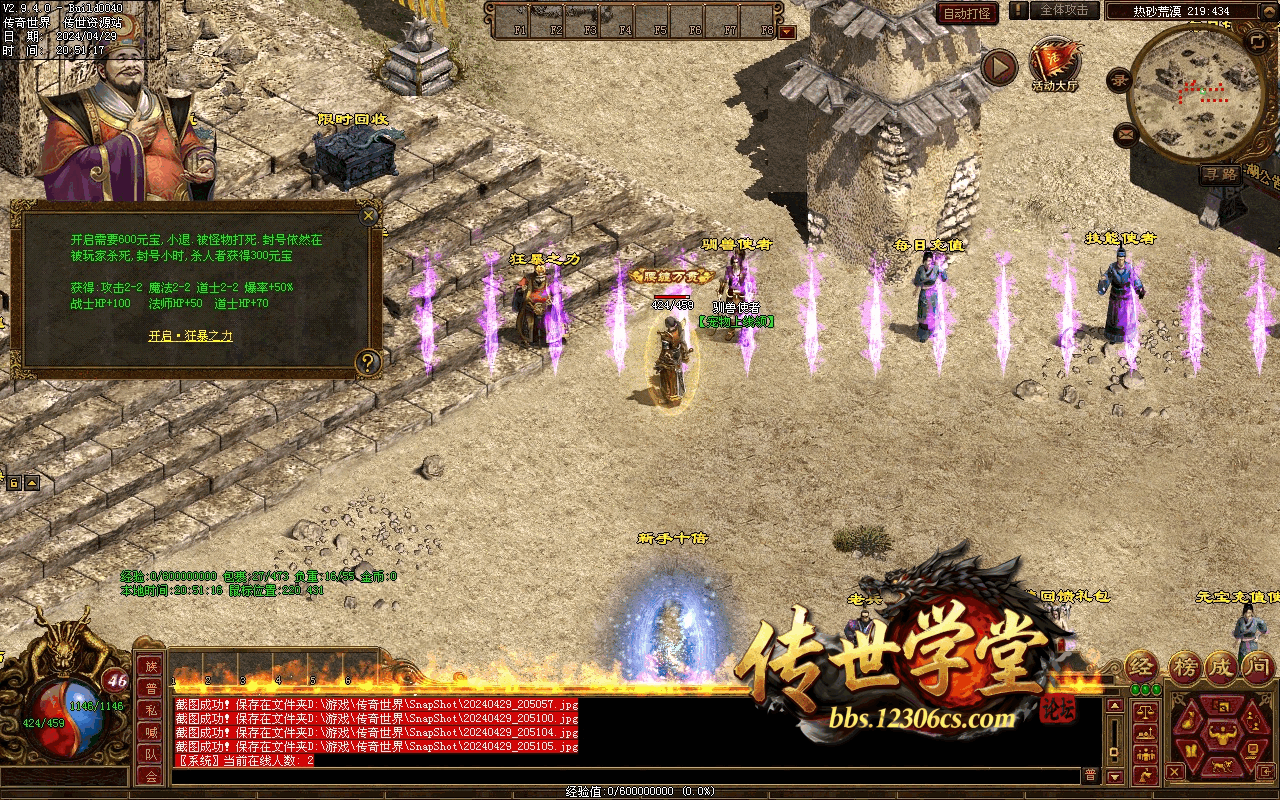
Task: Click the round play arrow button
Action: [998, 67]
